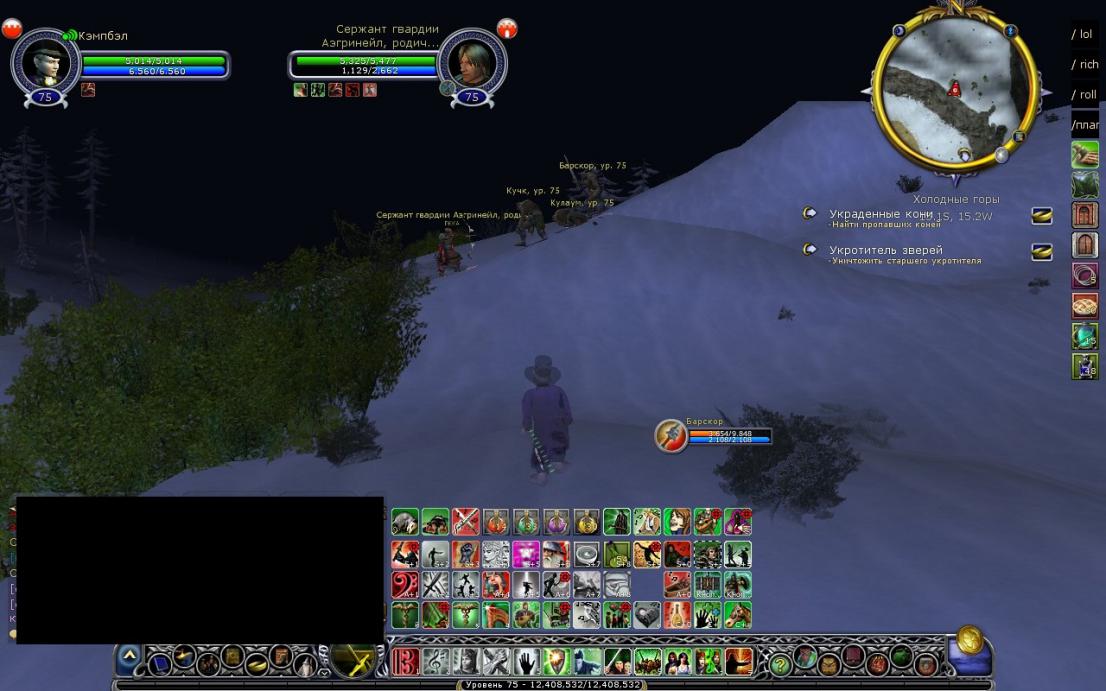
Task: Use the /roll shortcut button
Action: click(x=1085, y=94)
